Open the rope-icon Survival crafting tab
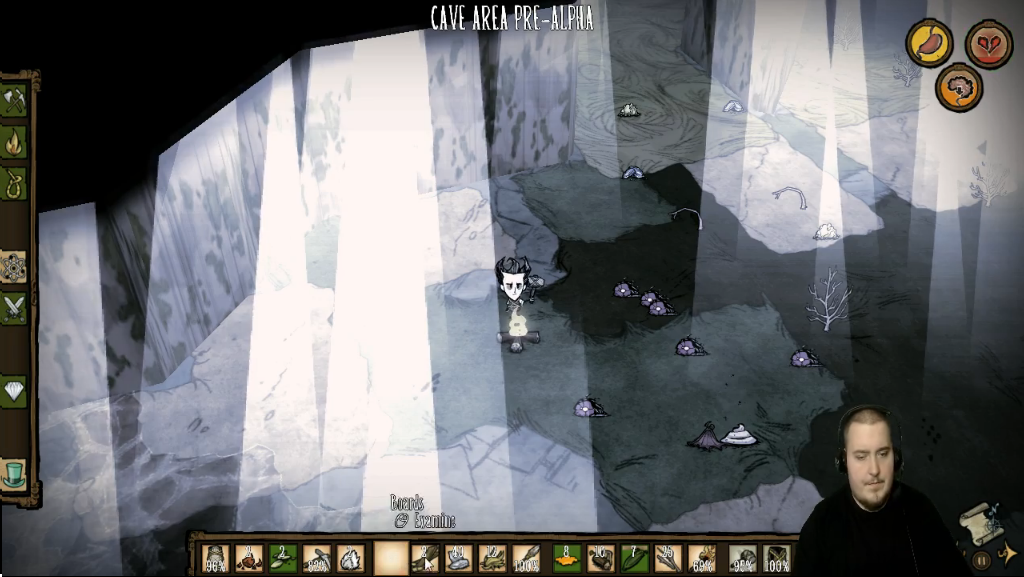The width and height of the screenshot is (1024, 577). pyautogui.click(x=14, y=183)
